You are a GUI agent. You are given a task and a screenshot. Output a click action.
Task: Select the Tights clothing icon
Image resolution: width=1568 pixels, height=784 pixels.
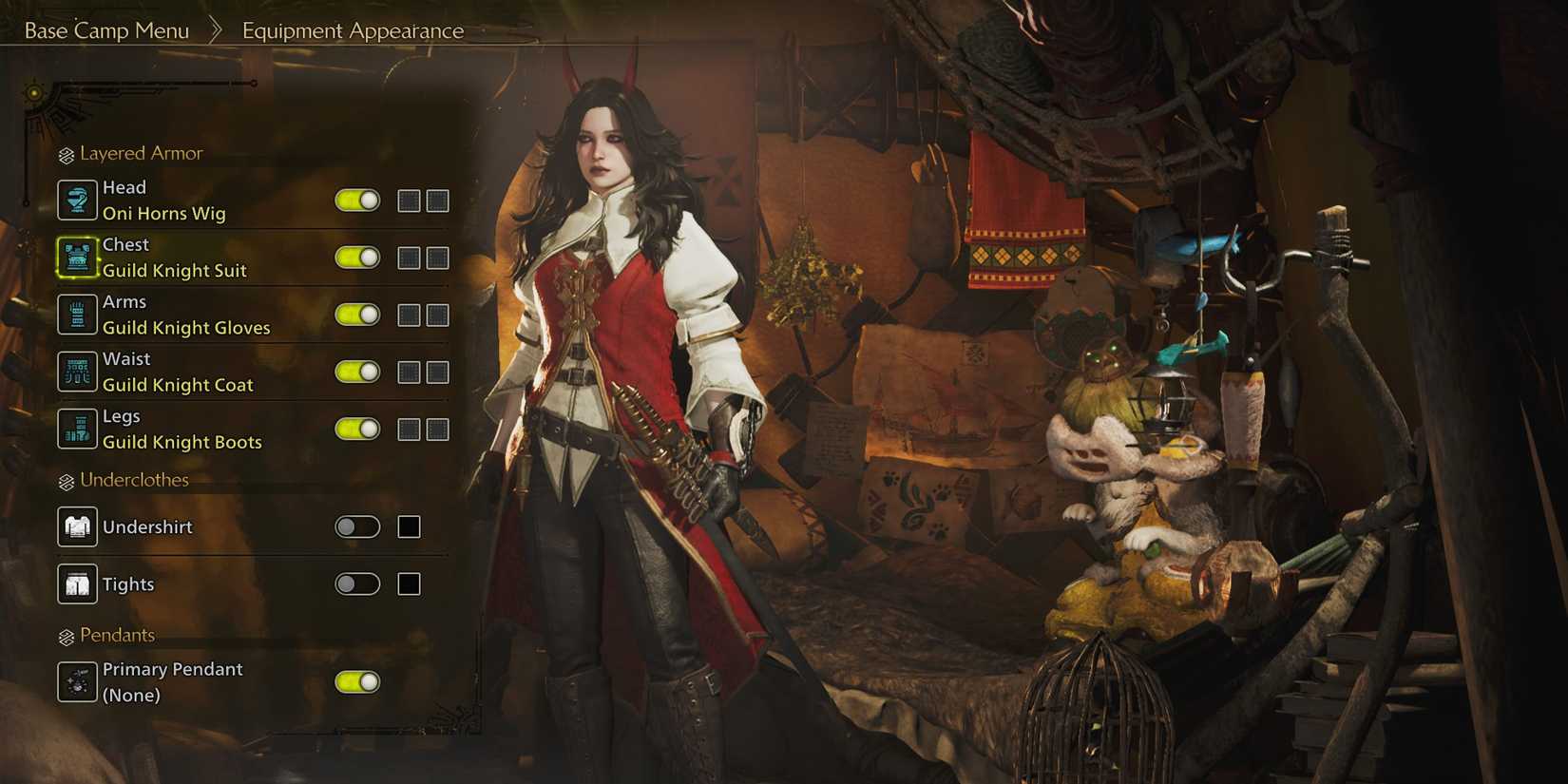(x=77, y=583)
